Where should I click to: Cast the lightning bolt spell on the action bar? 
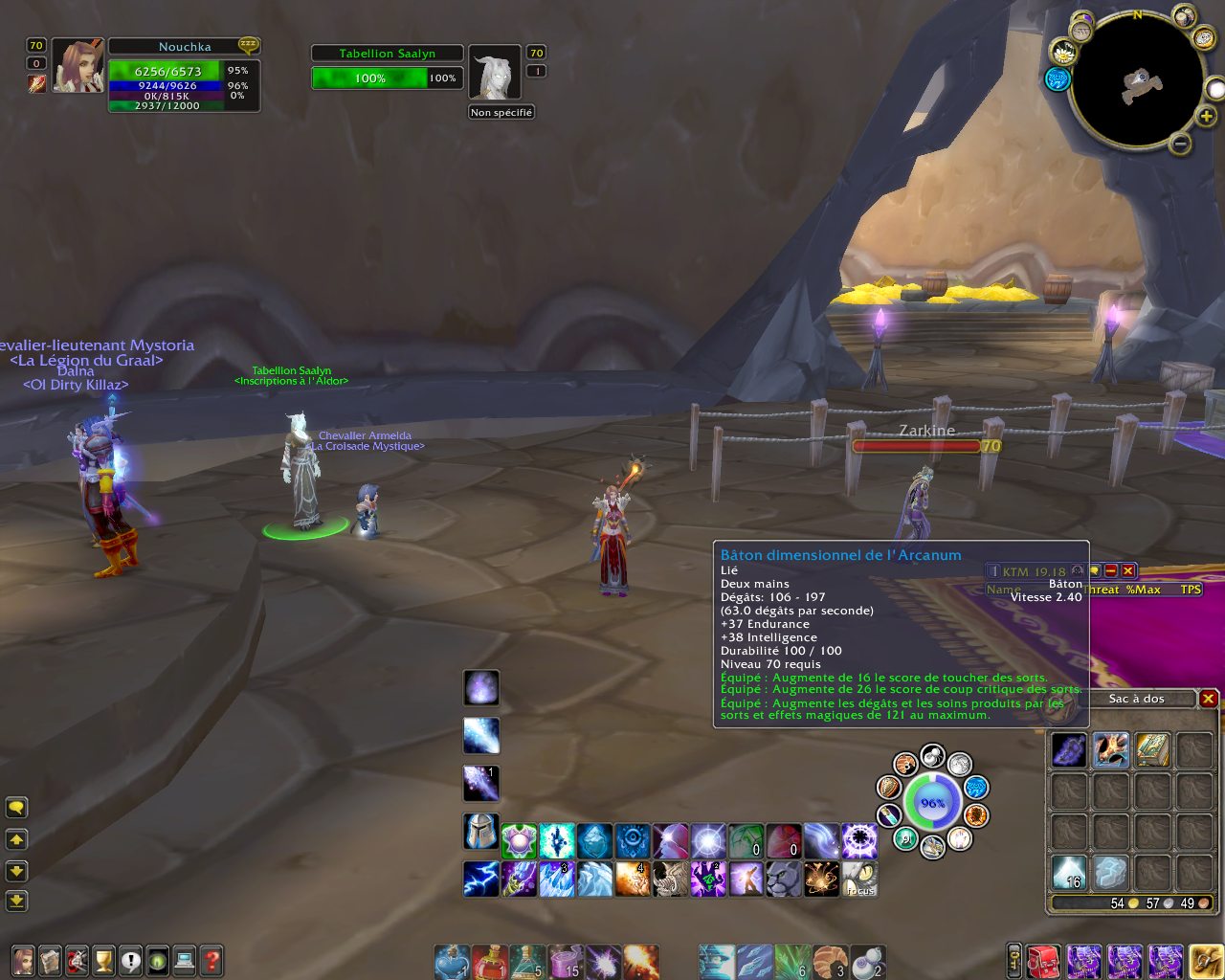[x=480, y=879]
